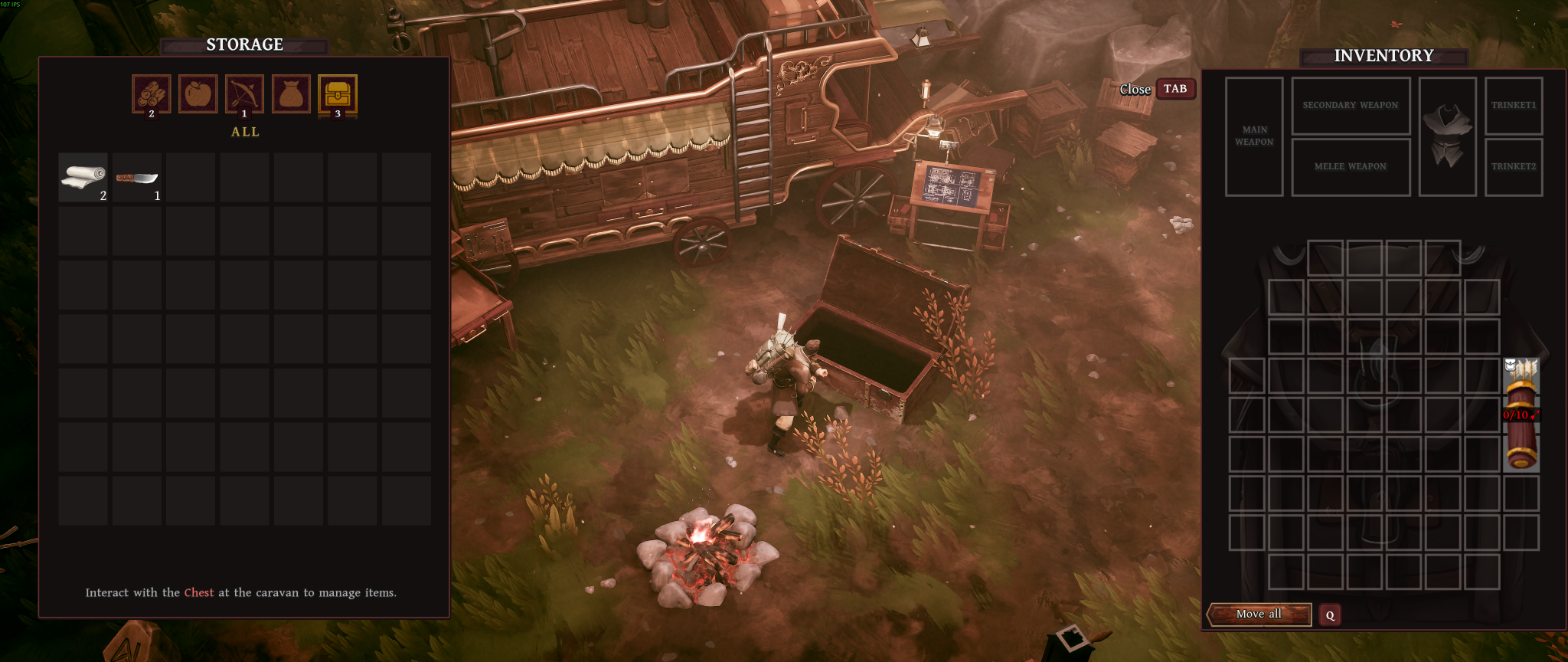This screenshot has width=1568, height=662.
Task: Select the Main Weapon equipment slot
Action: click(x=1254, y=136)
